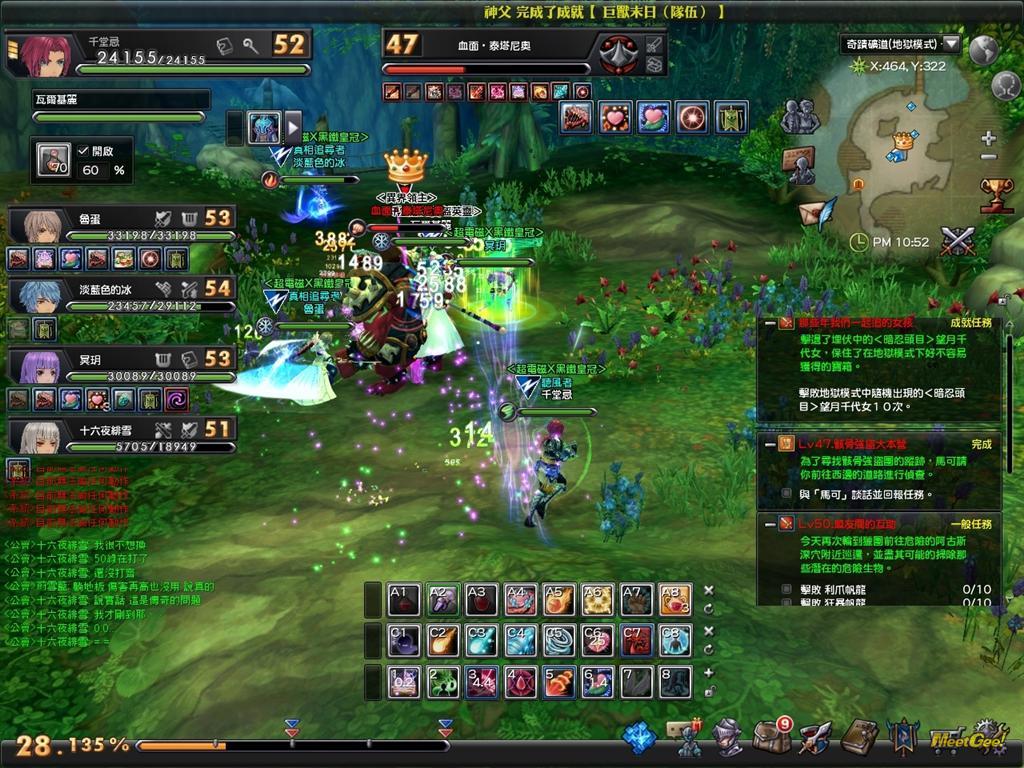
Task: Open the trophy achievements icon
Action: (996, 193)
